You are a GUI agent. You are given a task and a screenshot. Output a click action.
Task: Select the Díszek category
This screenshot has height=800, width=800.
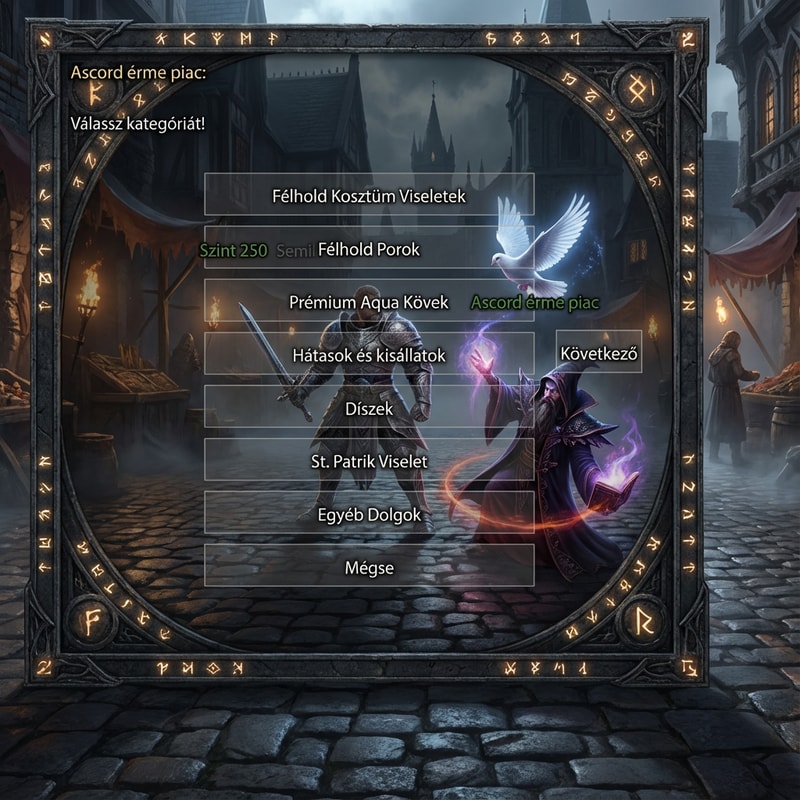pos(369,407)
